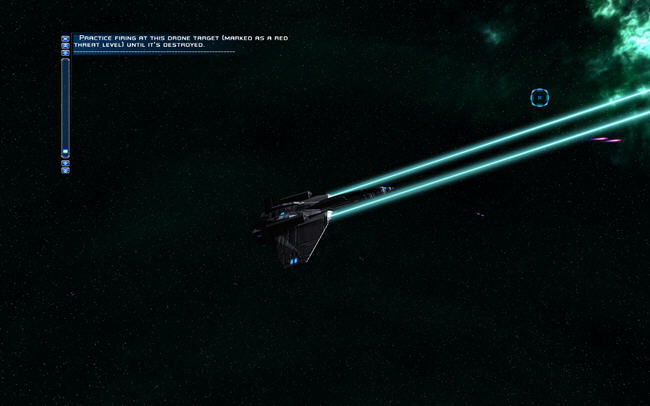The image size is (650, 406).
Task: Click the scroll-down arrow directly below the scrollbar track
Action: coord(66,163)
